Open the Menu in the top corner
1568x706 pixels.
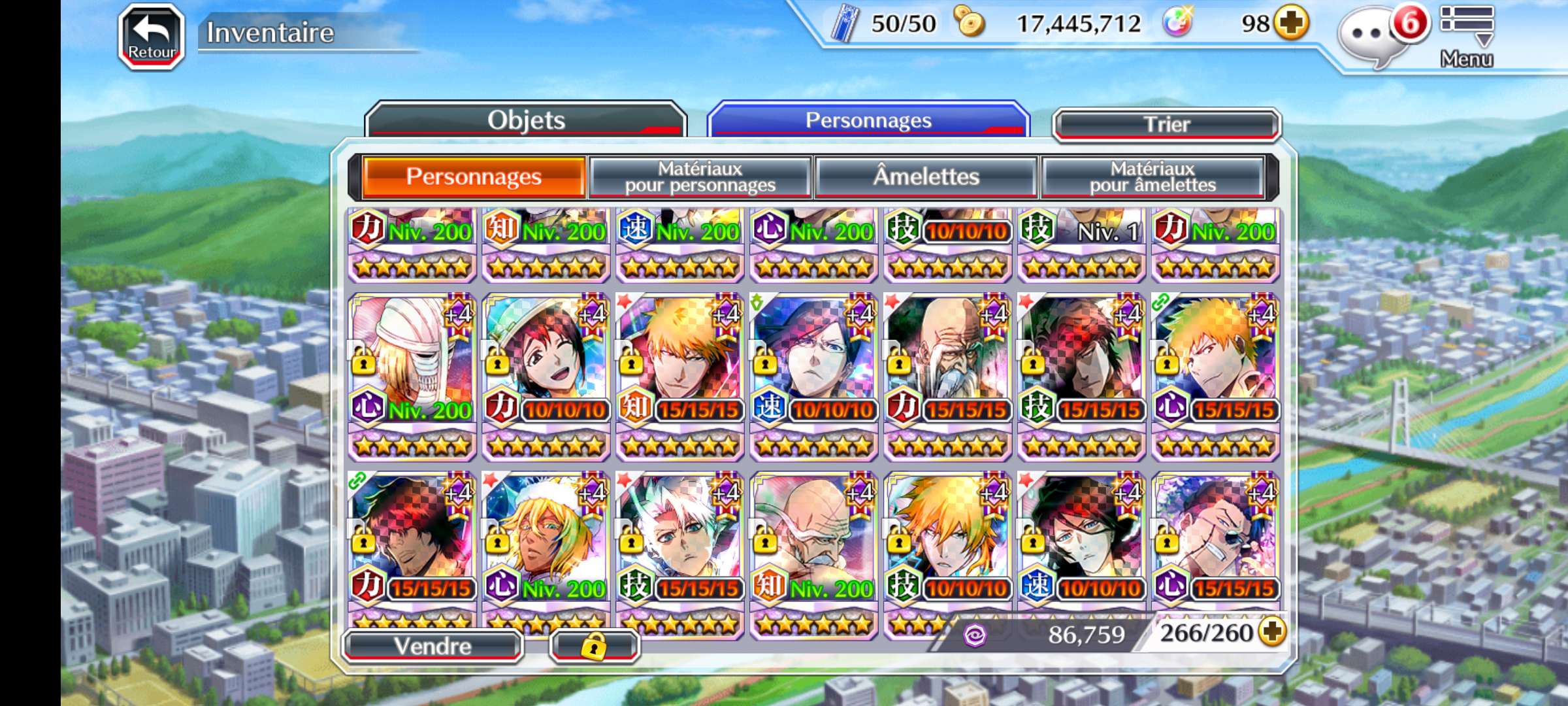point(1467,36)
